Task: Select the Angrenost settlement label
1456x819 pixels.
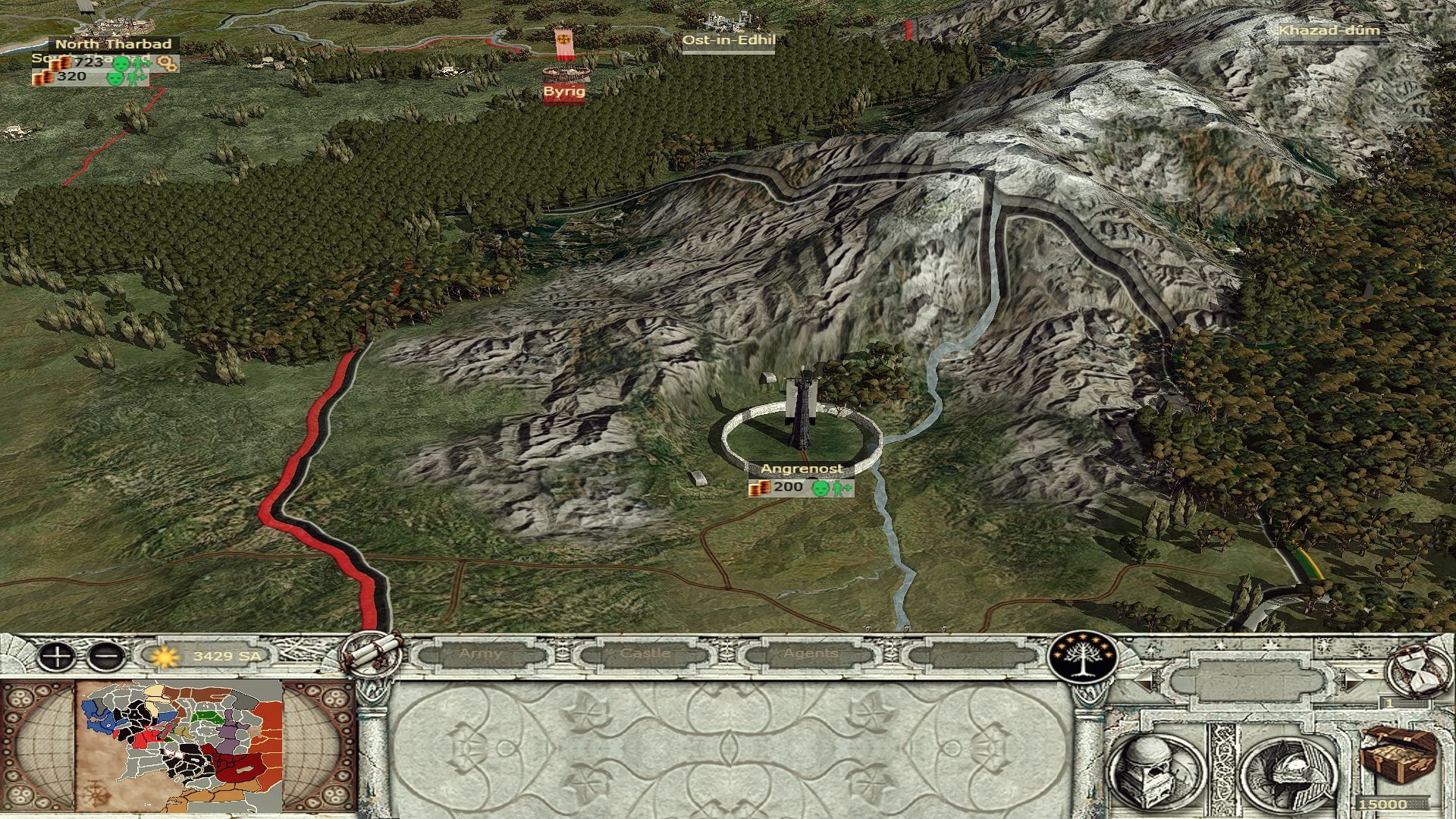Action: 801,469
